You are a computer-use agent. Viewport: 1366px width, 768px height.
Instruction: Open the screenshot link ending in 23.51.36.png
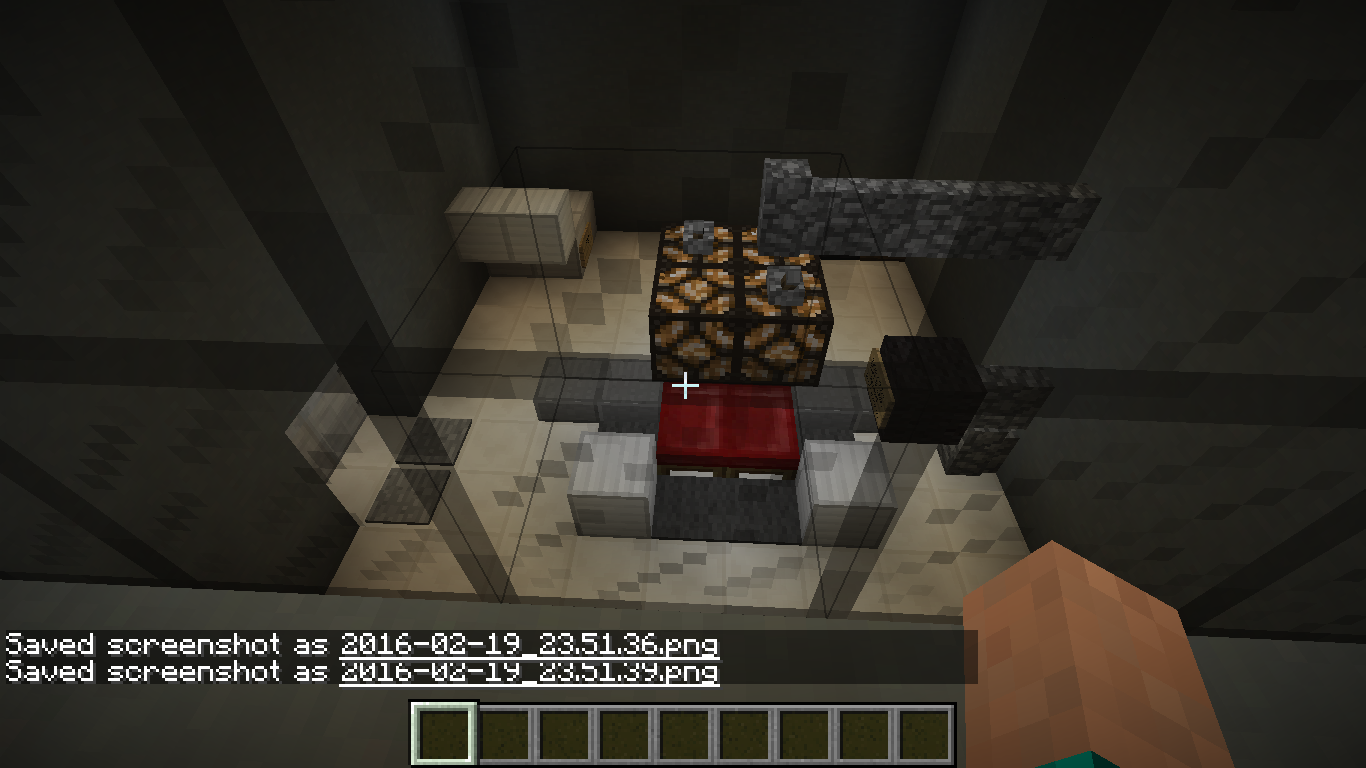point(529,645)
